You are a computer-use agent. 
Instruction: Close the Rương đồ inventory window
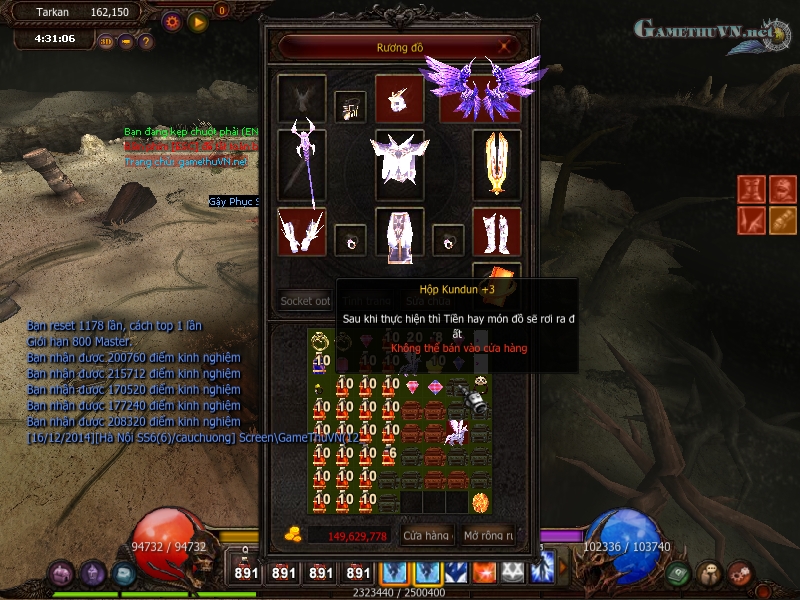[x=507, y=46]
